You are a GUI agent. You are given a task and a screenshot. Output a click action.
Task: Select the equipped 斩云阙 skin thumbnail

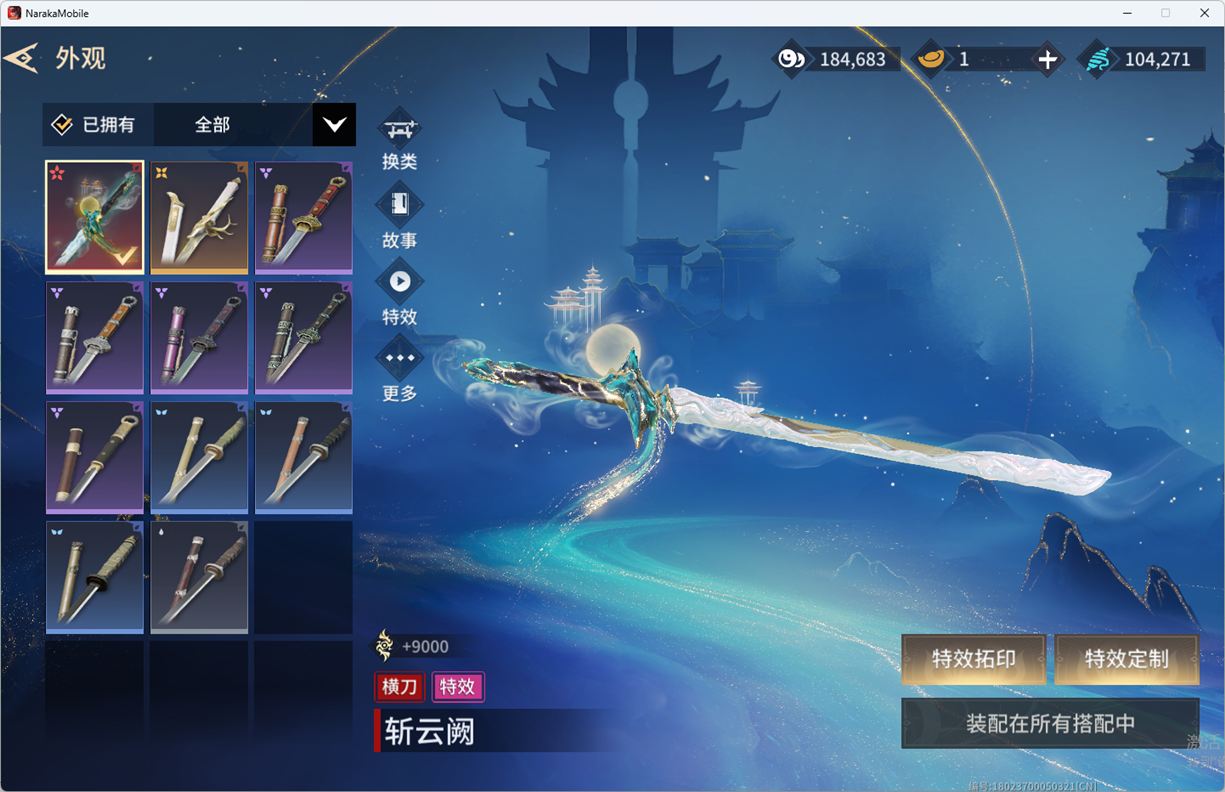coord(95,217)
